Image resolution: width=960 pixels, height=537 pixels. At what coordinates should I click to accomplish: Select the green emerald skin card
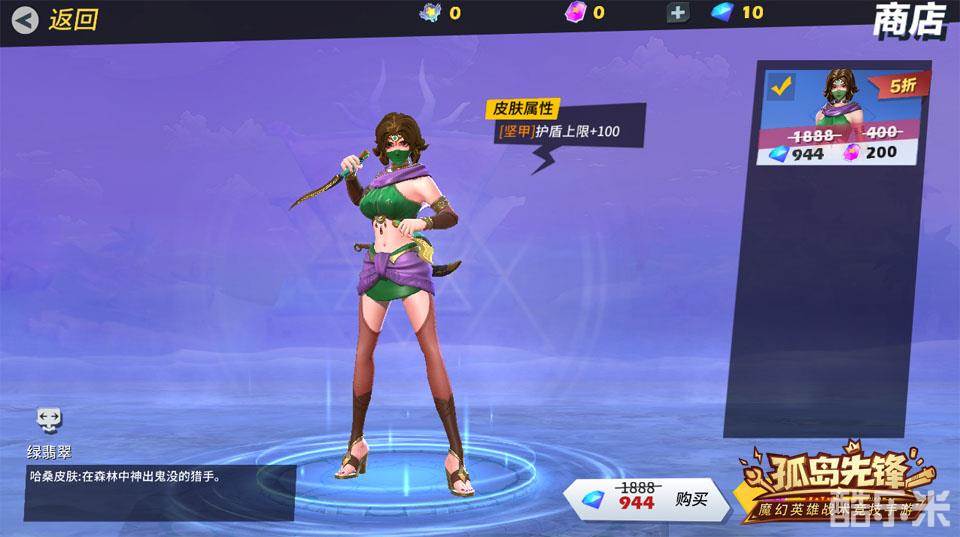coord(846,118)
